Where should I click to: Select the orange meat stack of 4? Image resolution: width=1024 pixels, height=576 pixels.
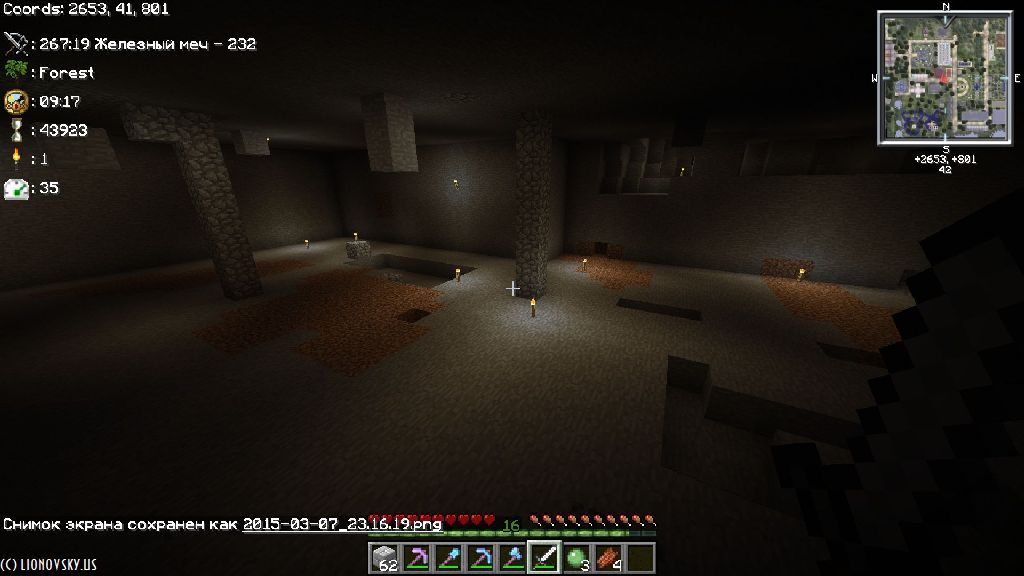coord(608,558)
